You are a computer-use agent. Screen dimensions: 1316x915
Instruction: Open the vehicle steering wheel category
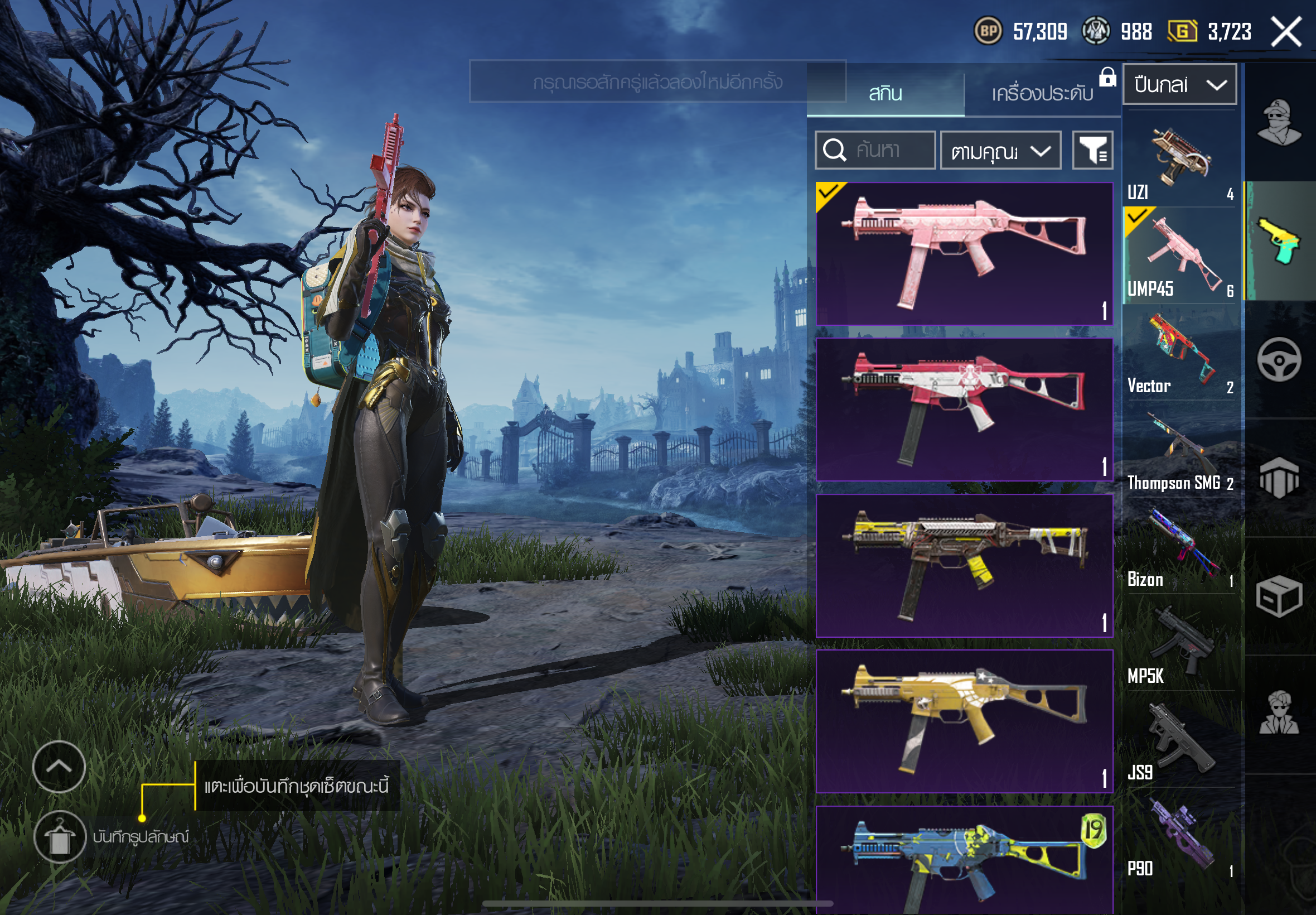(x=1279, y=360)
